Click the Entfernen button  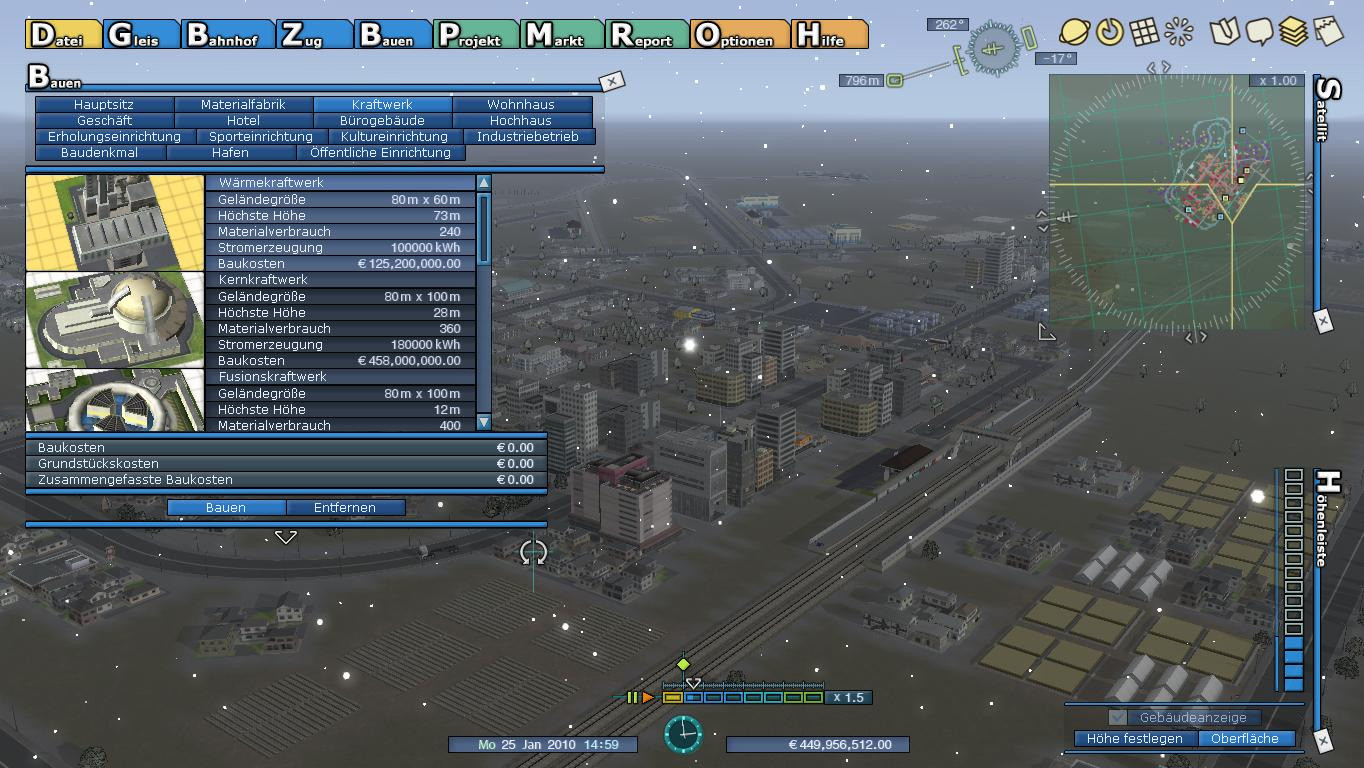[345, 507]
